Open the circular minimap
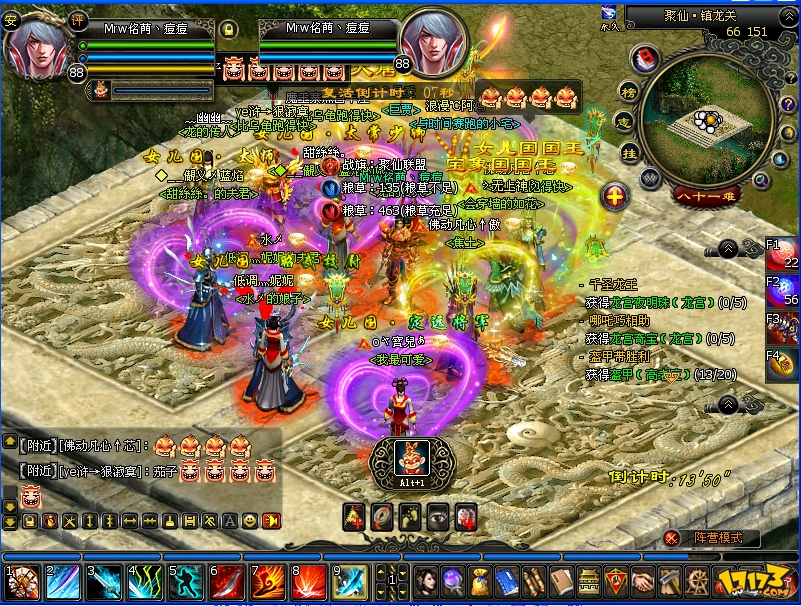801x606 pixels. [x=708, y=121]
